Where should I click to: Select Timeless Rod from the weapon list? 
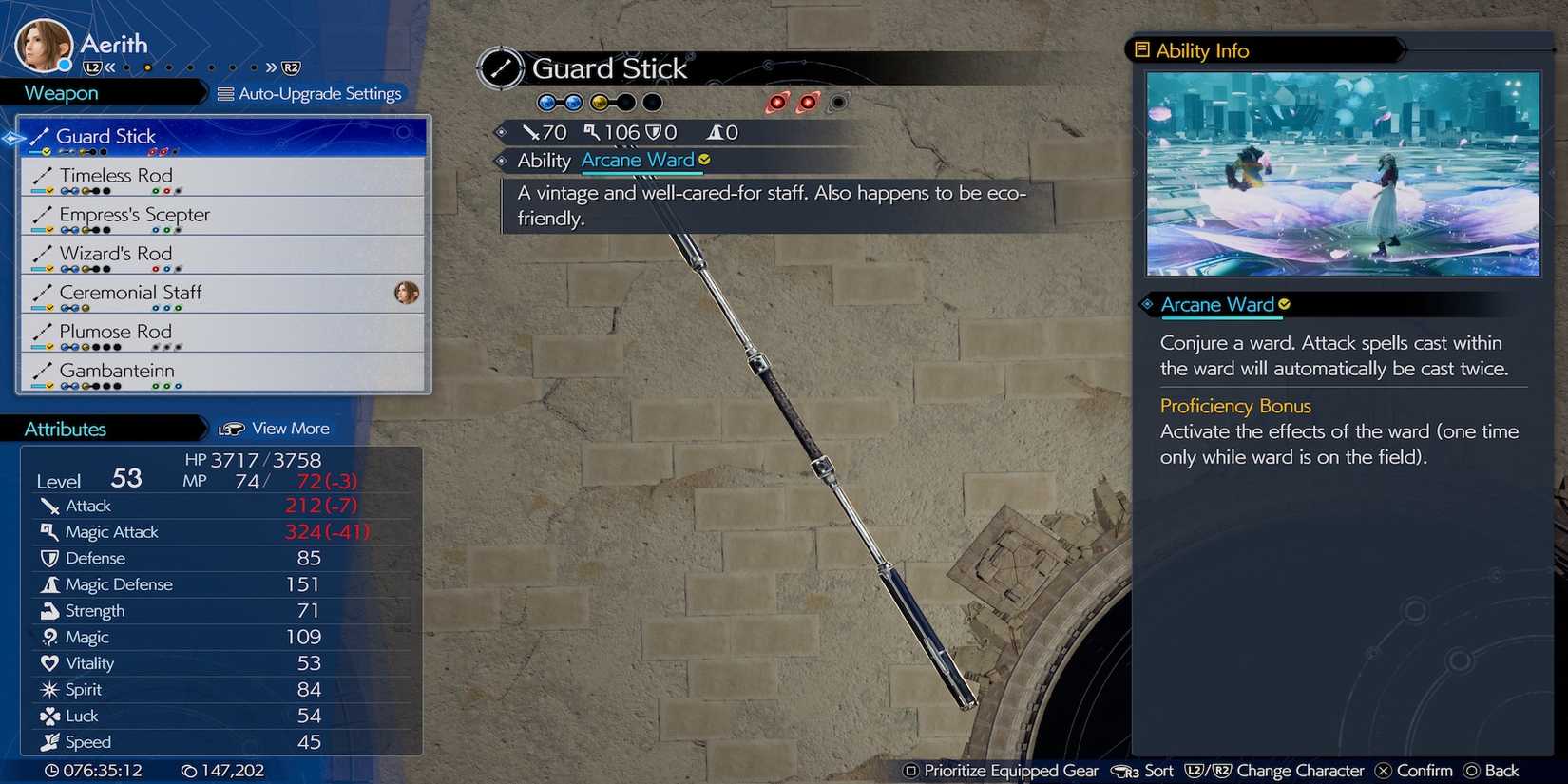[x=116, y=176]
